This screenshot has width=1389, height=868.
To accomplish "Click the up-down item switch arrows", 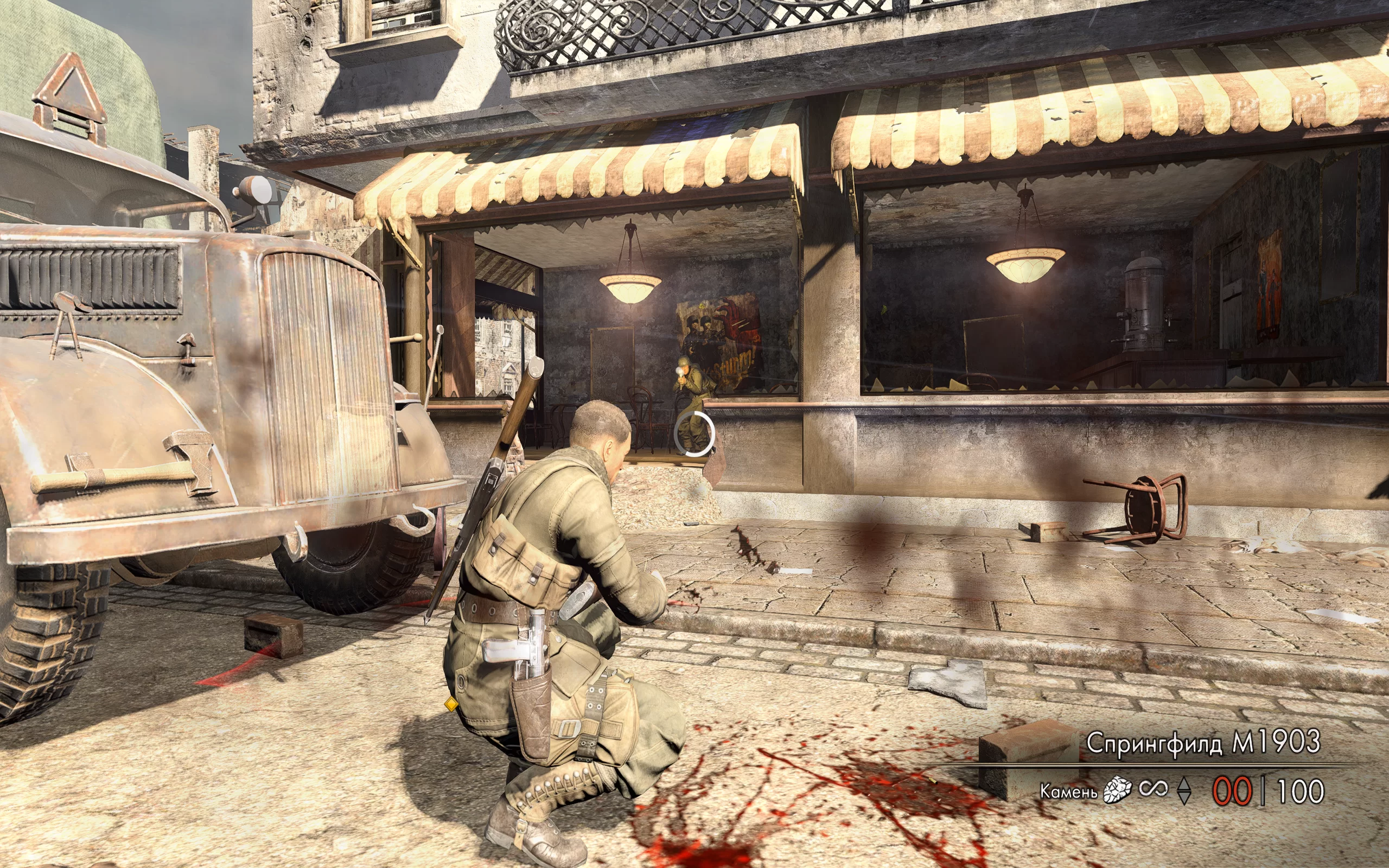I will click(1183, 791).
